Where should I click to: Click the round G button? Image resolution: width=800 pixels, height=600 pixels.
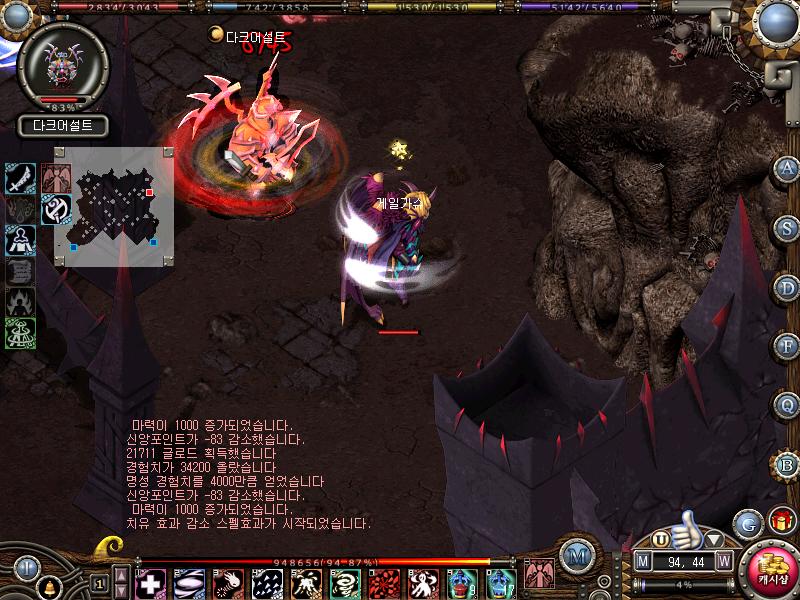(747, 523)
